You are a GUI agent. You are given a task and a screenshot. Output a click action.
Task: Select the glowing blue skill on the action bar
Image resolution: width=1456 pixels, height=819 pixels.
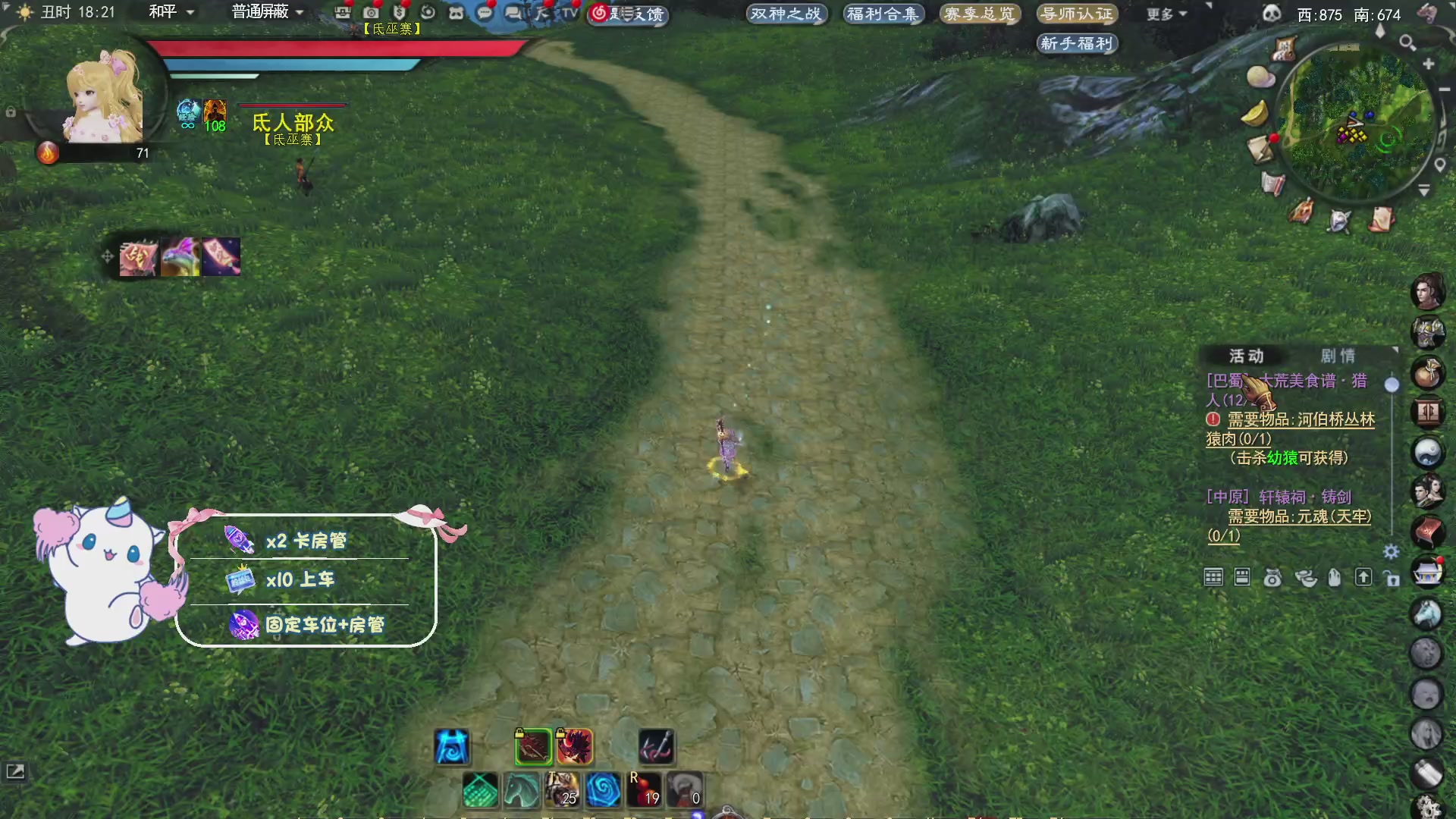451,746
